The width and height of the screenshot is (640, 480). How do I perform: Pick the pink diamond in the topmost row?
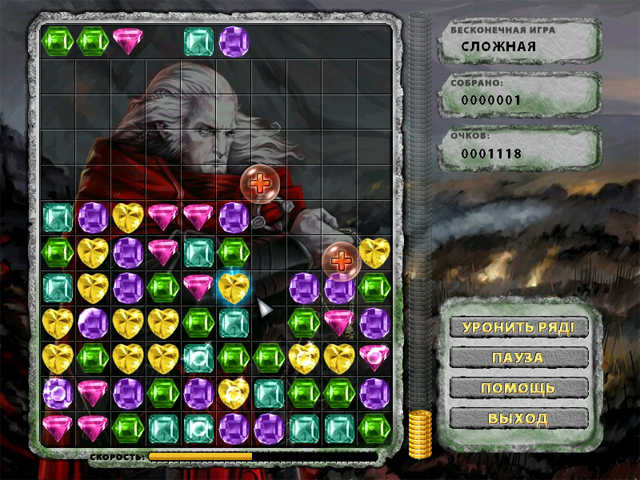pos(128,40)
